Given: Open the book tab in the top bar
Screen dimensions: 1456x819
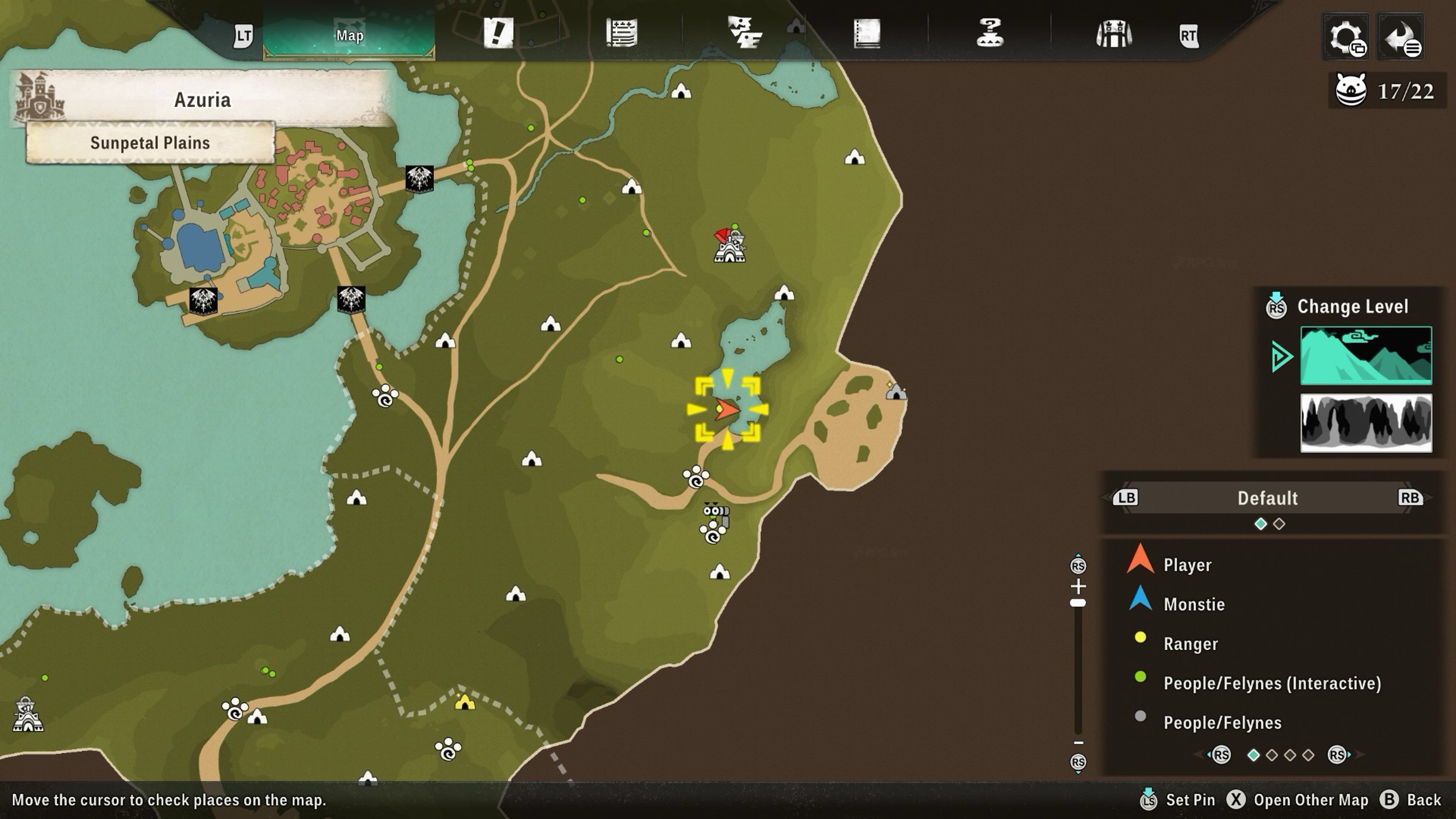Looking at the screenshot, I should coord(867,33).
